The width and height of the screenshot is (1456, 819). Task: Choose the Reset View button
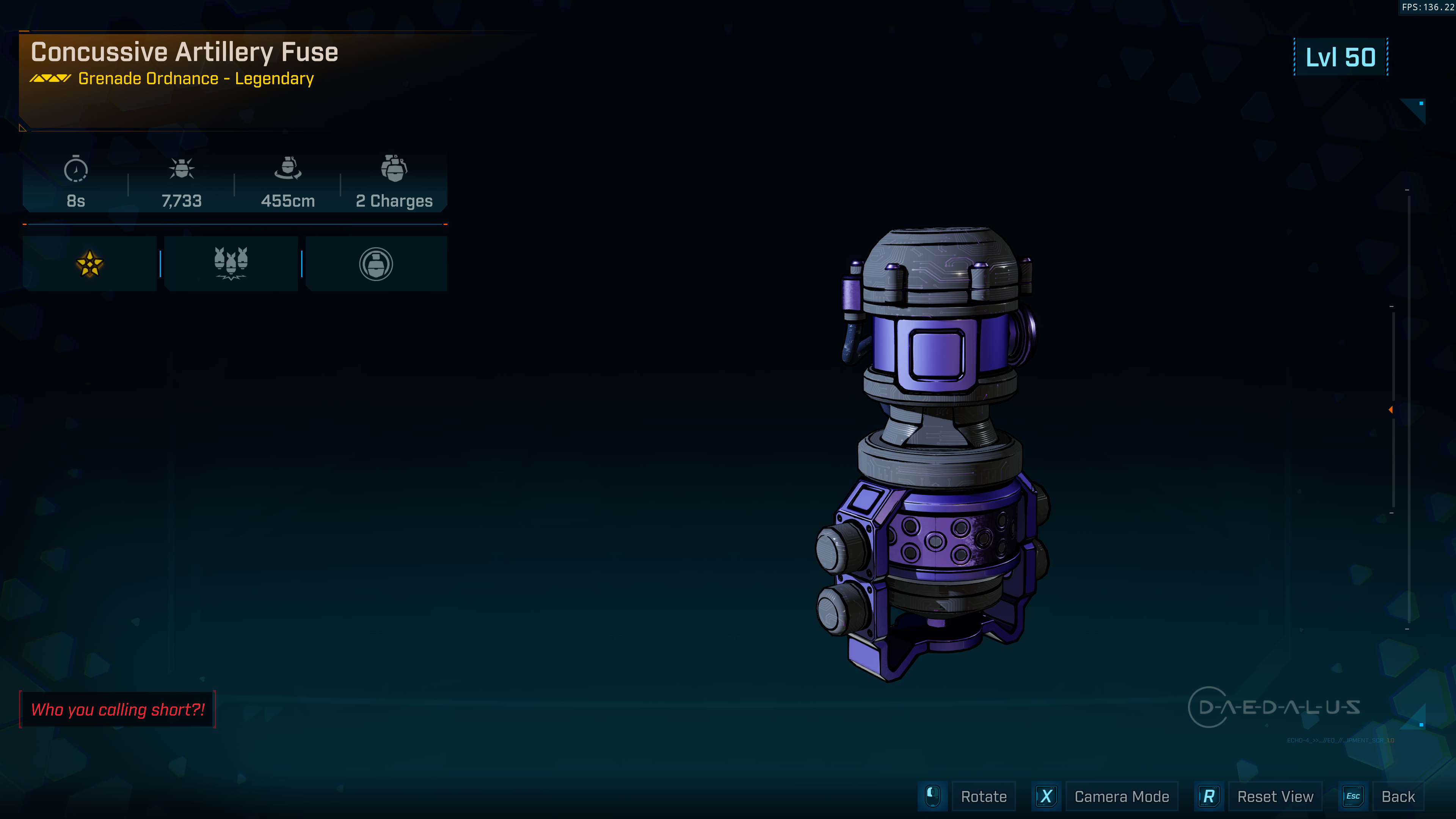[1274, 796]
